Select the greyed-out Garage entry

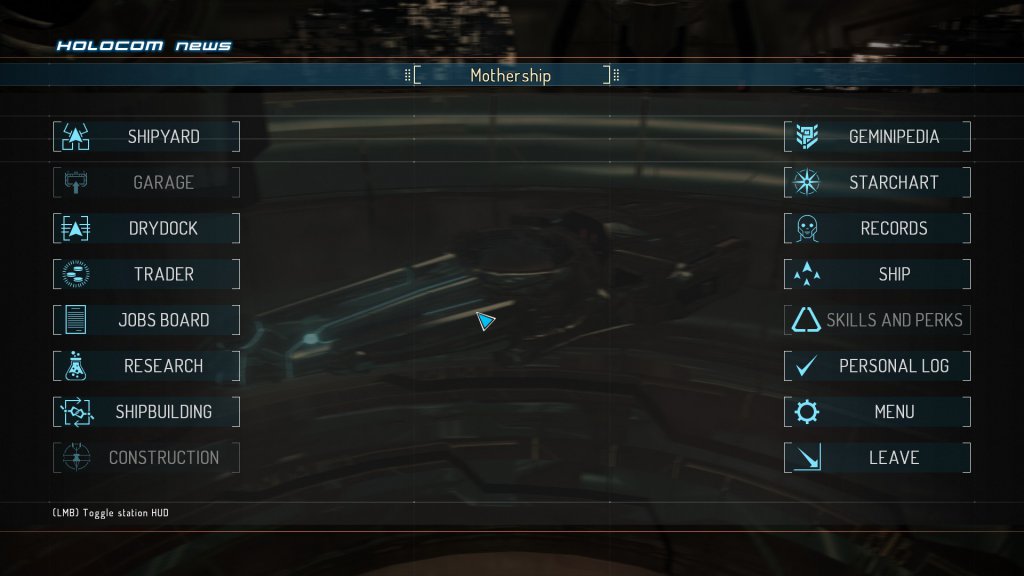click(146, 183)
